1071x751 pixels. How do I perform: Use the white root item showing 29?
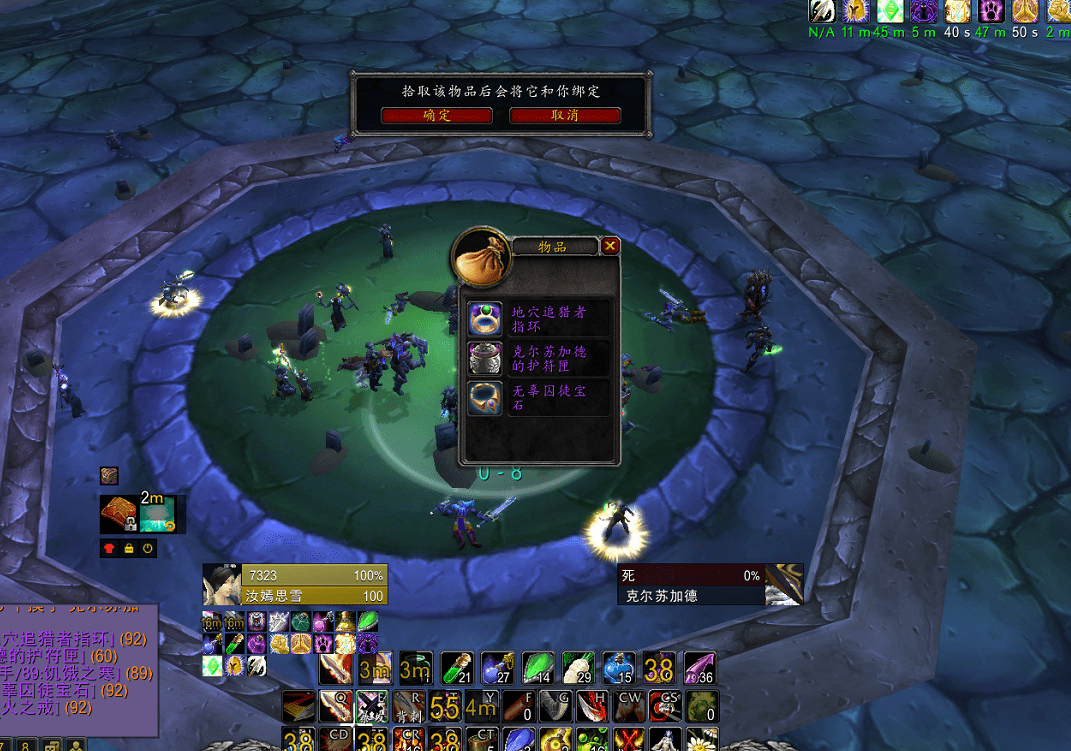[x=578, y=668]
